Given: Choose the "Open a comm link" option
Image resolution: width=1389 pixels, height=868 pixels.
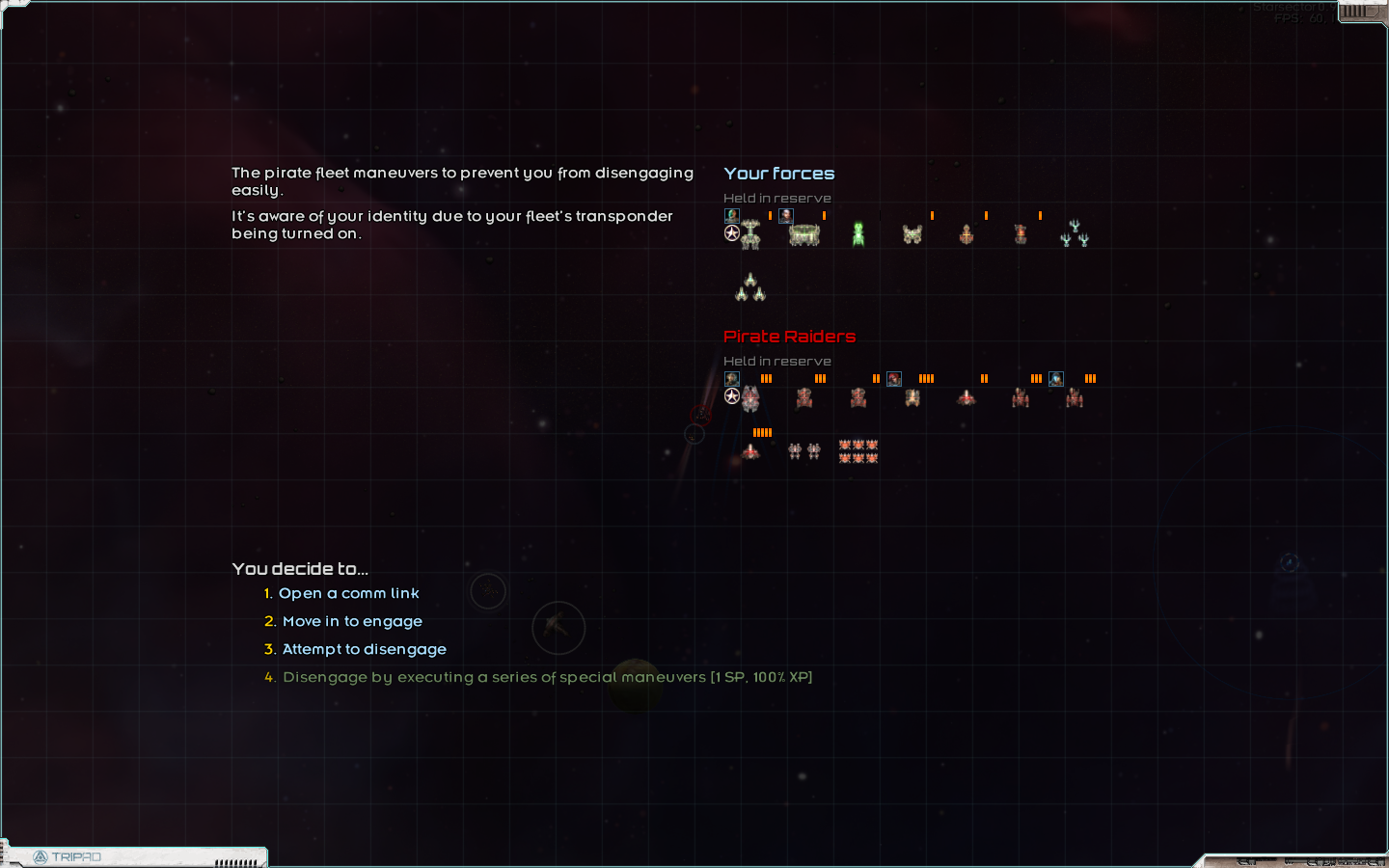Looking at the screenshot, I should point(348,593).
